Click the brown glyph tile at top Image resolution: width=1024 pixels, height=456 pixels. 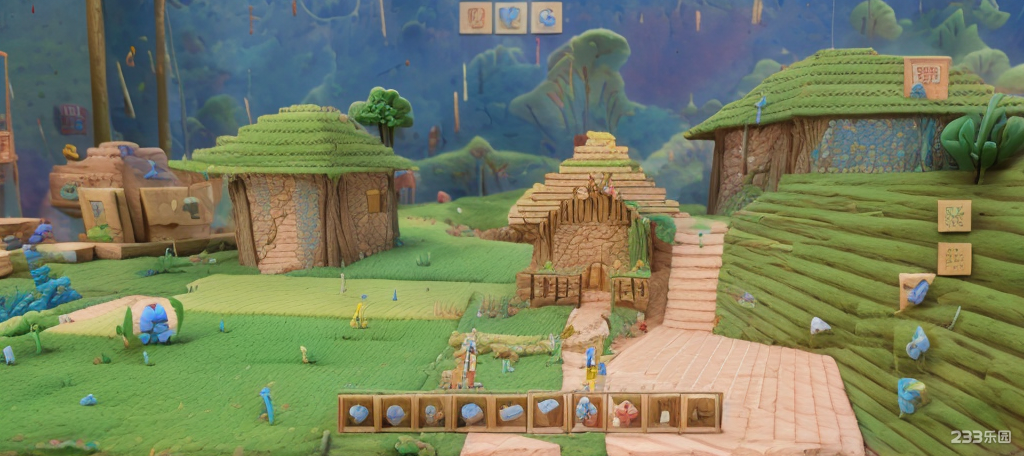(x=475, y=18)
